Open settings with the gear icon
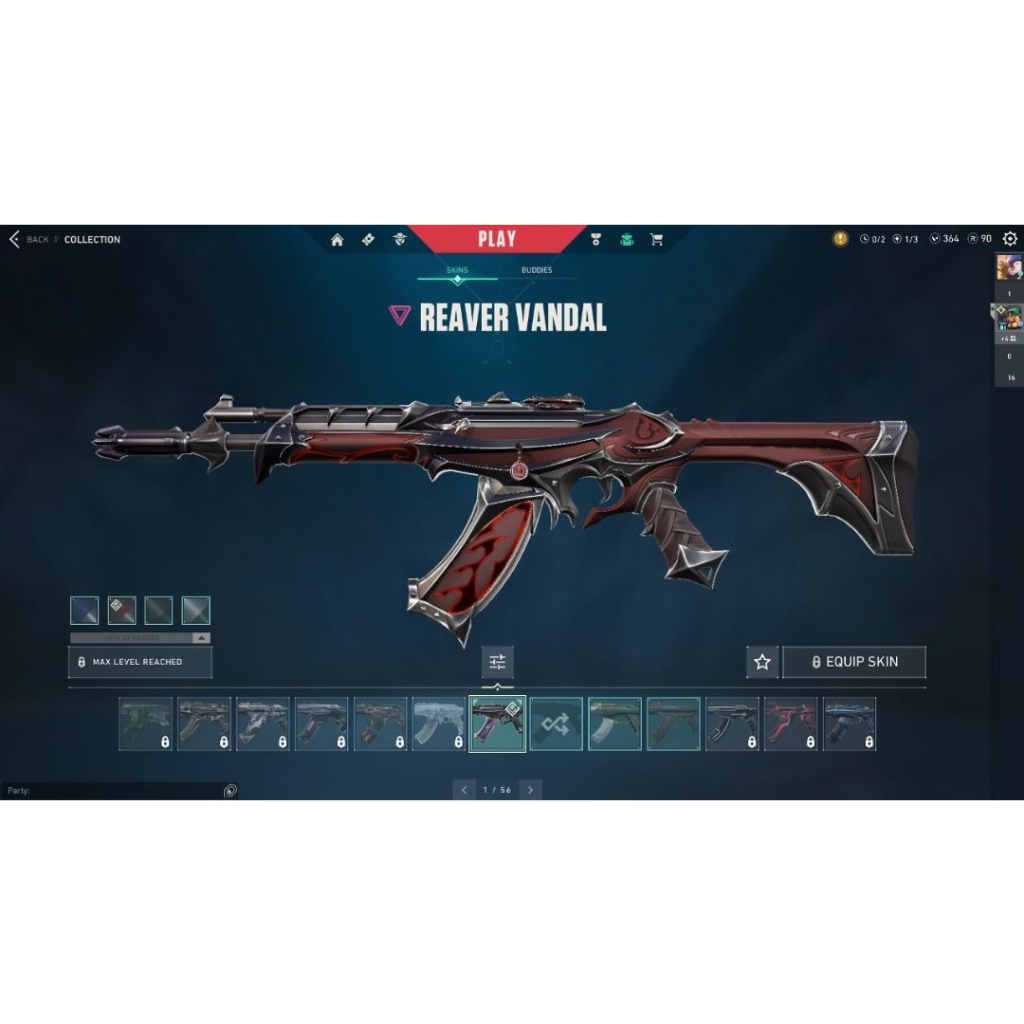This screenshot has width=1024, height=1024. [x=1010, y=239]
